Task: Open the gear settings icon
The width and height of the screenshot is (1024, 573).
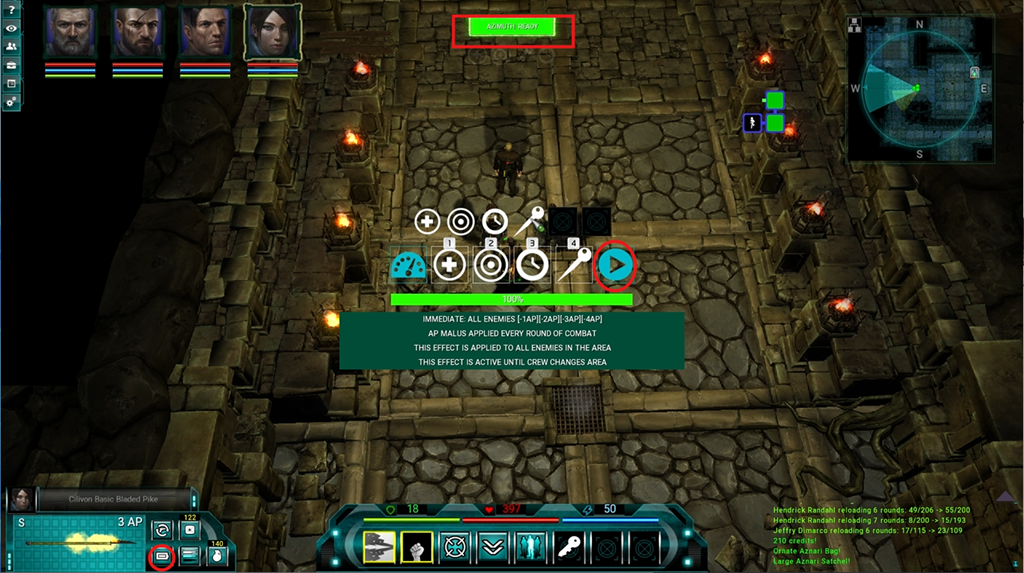Action: [11, 102]
